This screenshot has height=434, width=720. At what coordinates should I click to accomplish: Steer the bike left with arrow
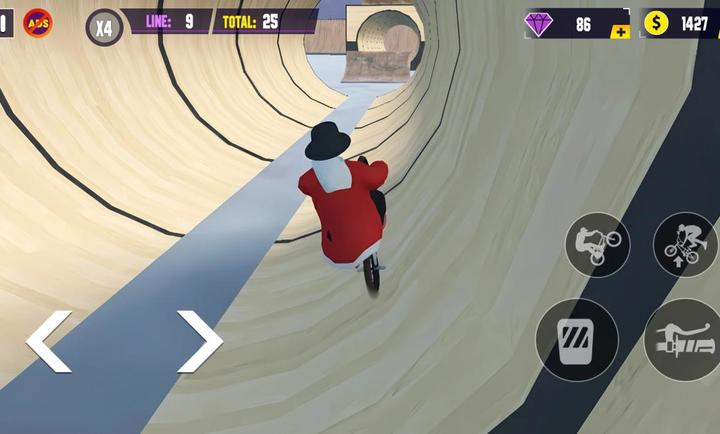(48, 341)
